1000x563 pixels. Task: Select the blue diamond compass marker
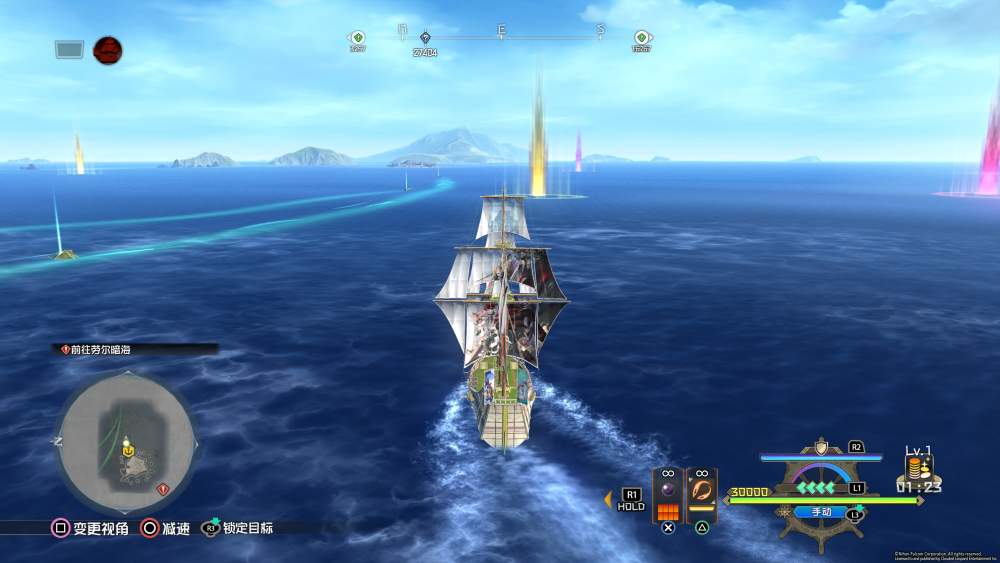click(x=425, y=38)
